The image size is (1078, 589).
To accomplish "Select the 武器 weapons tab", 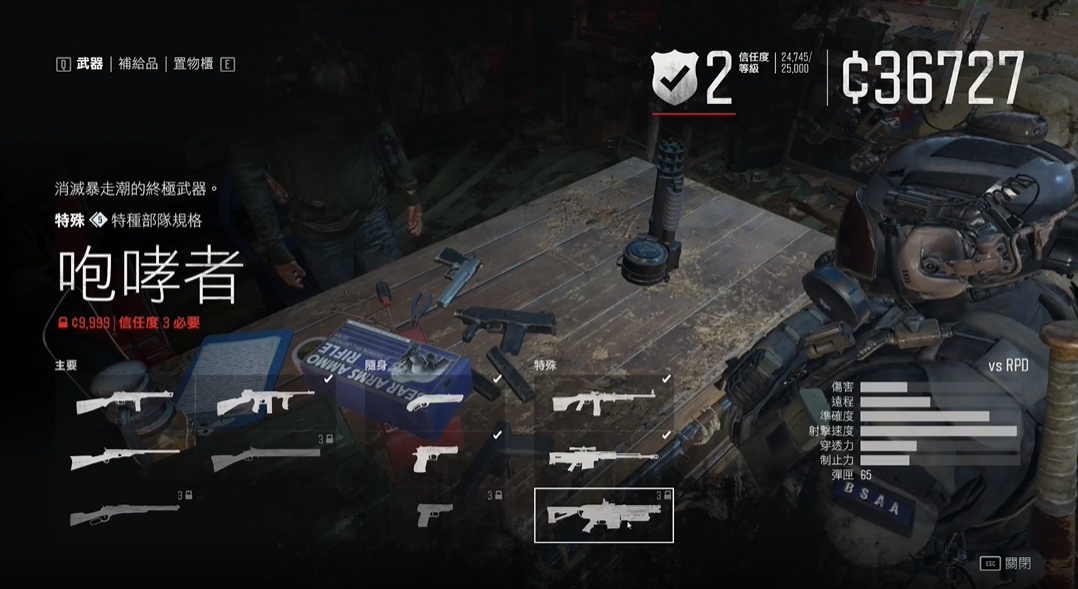I will click(90, 64).
